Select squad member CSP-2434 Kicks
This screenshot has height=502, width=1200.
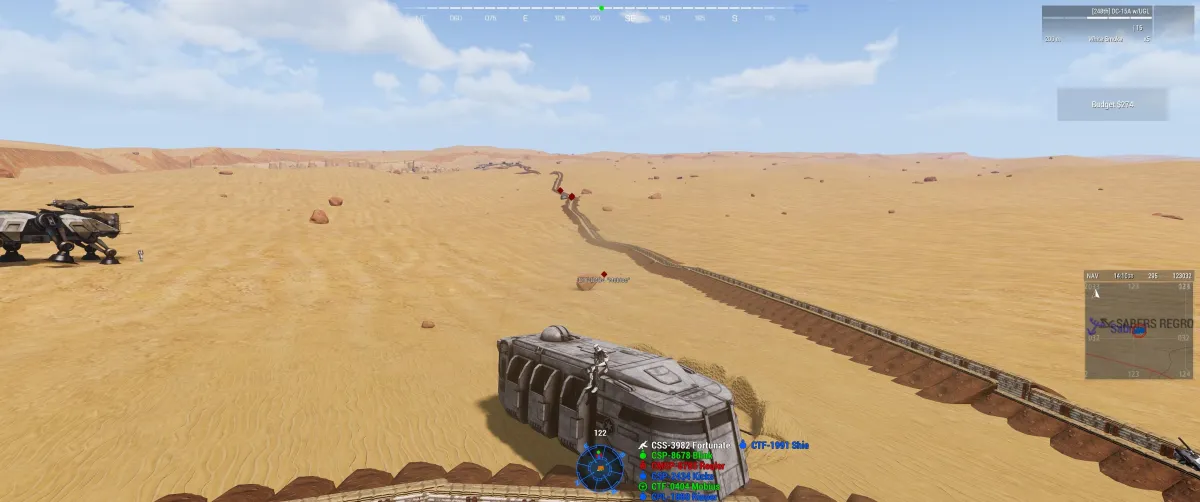click(682, 477)
